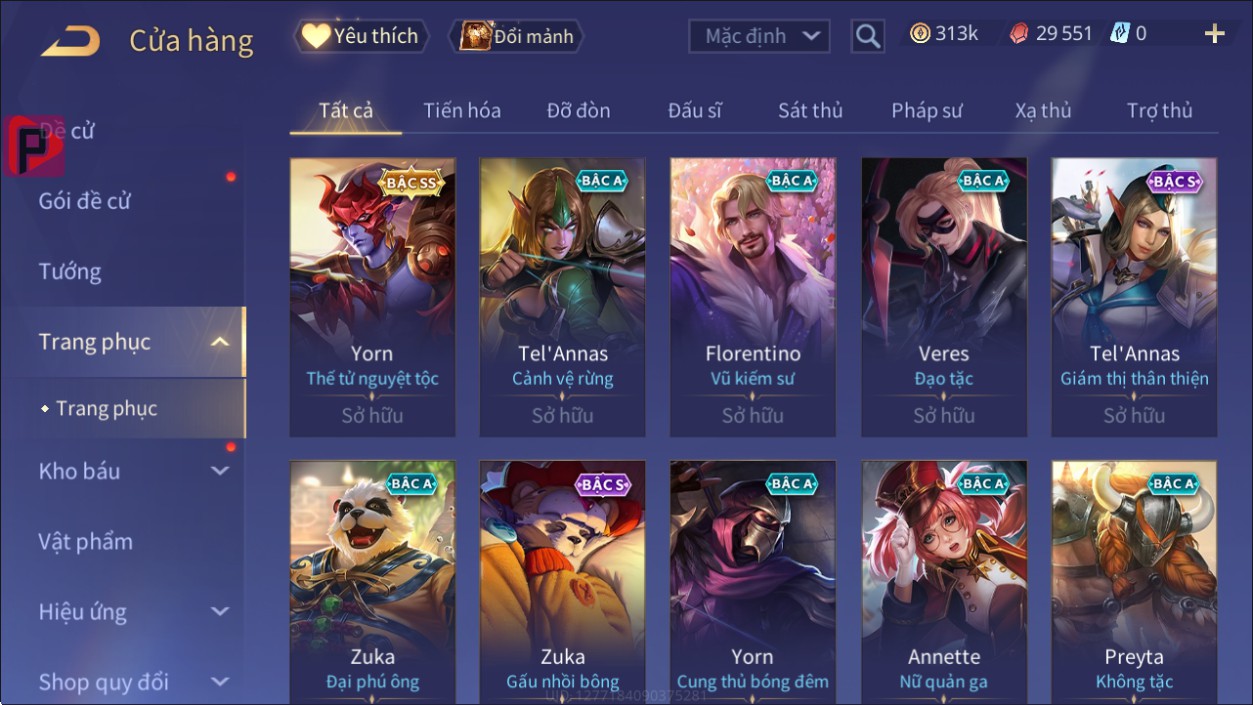Choose the Veres Đạo tặc skin card
Image resolution: width=1253 pixels, height=705 pixels.
944,297
